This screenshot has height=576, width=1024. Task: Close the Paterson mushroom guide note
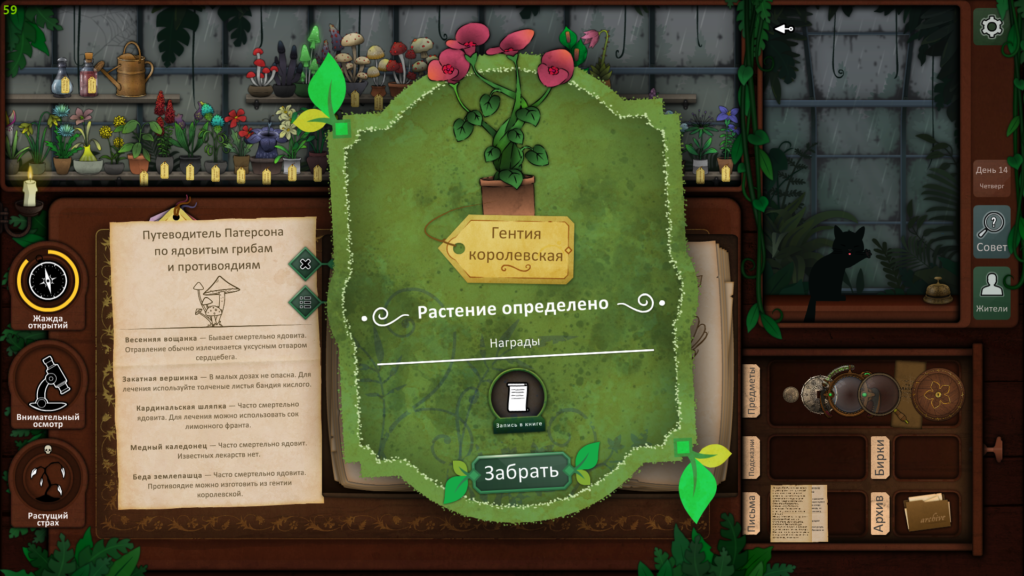[x=305, y=264]
